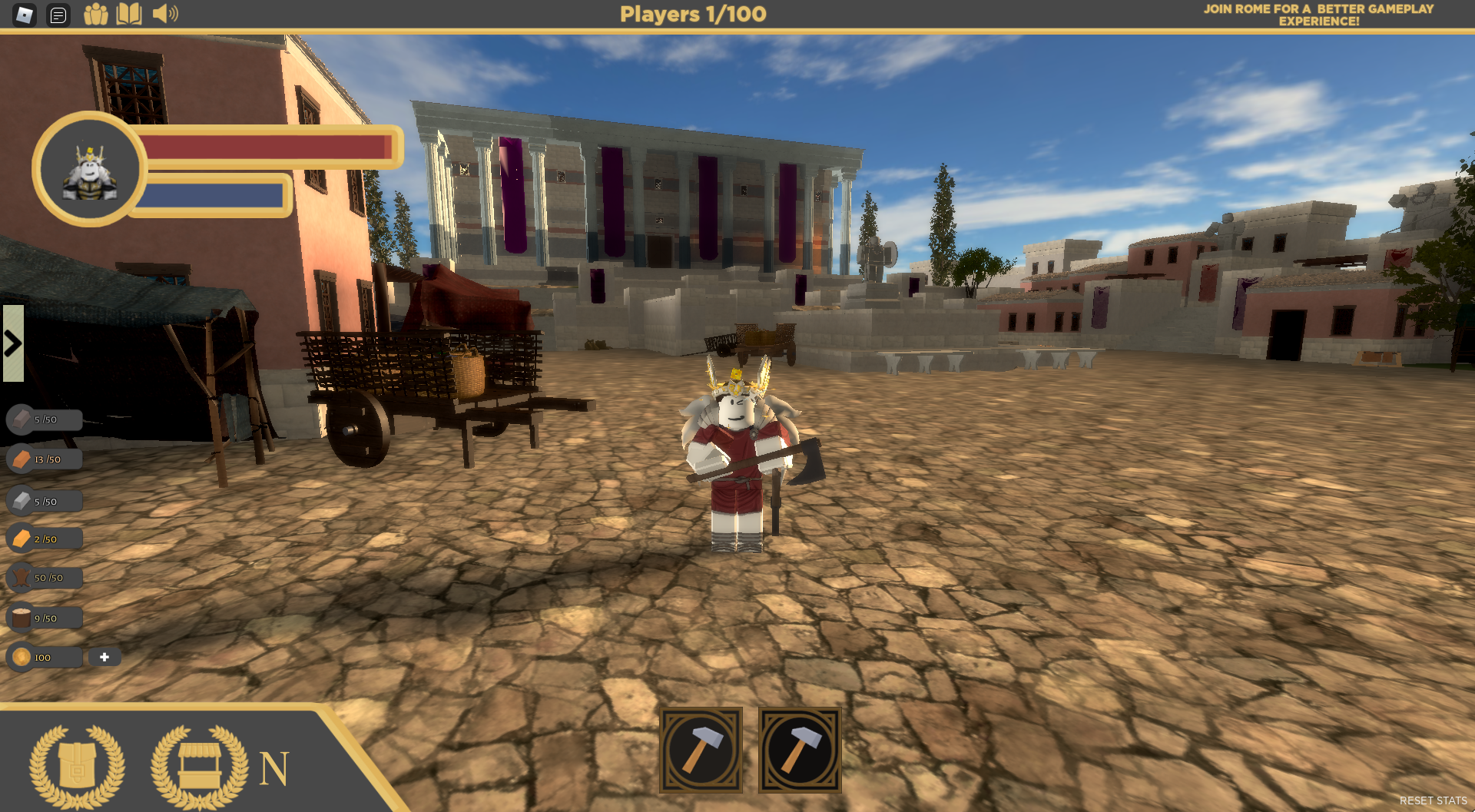The height and width of the screenshot is (812, 1475).
Task: Toggle the Roblox chat window
Action: [x=58, y=15]
